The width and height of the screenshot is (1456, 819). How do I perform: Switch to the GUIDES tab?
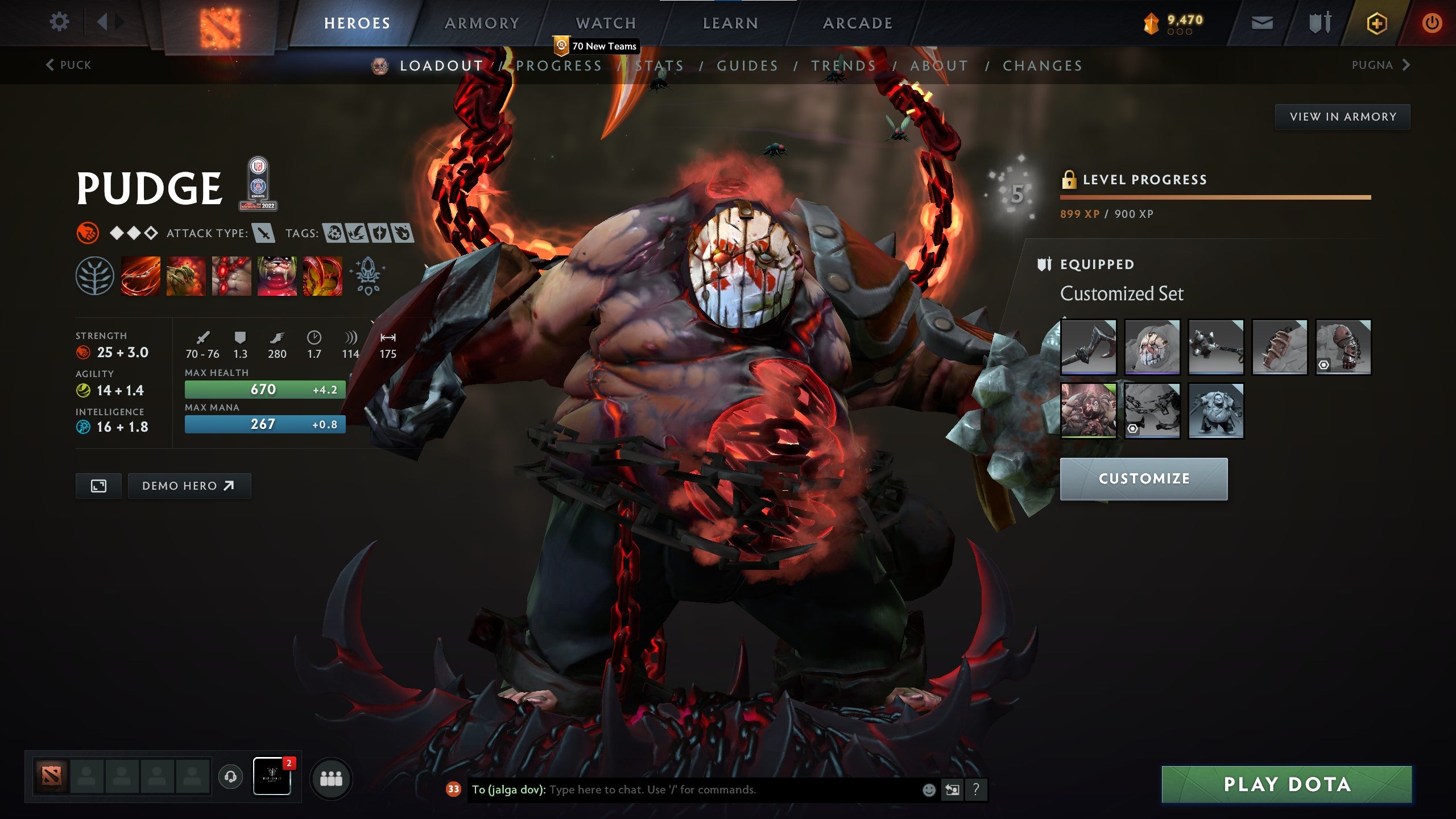point(747,65)
